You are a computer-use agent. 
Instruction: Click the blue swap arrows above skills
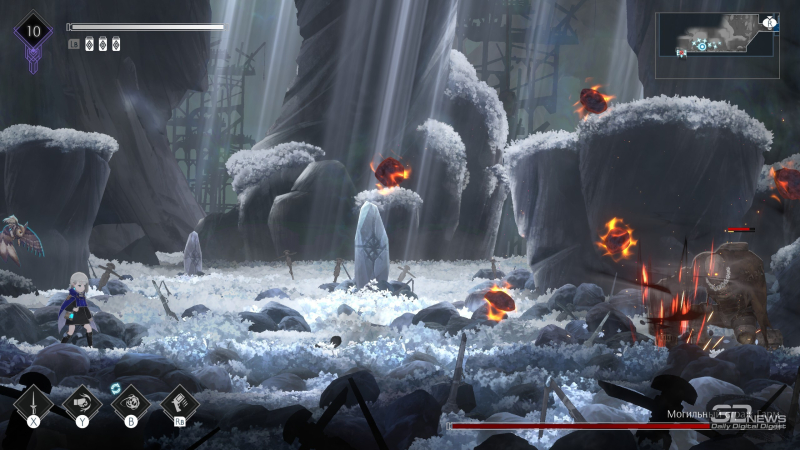[x=115, y=388]
